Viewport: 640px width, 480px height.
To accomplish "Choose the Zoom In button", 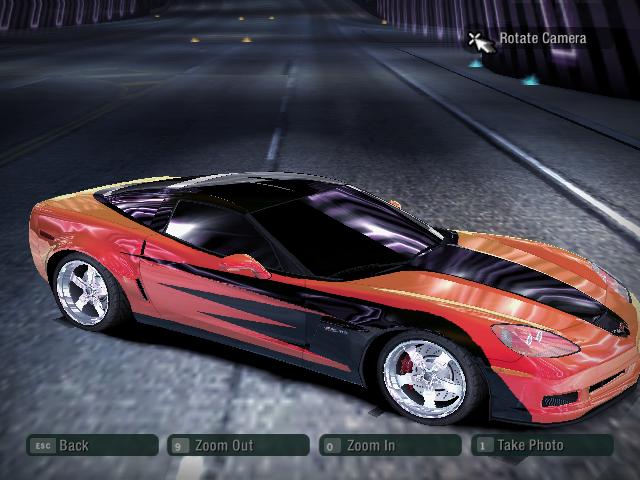I will click(388, 445).
